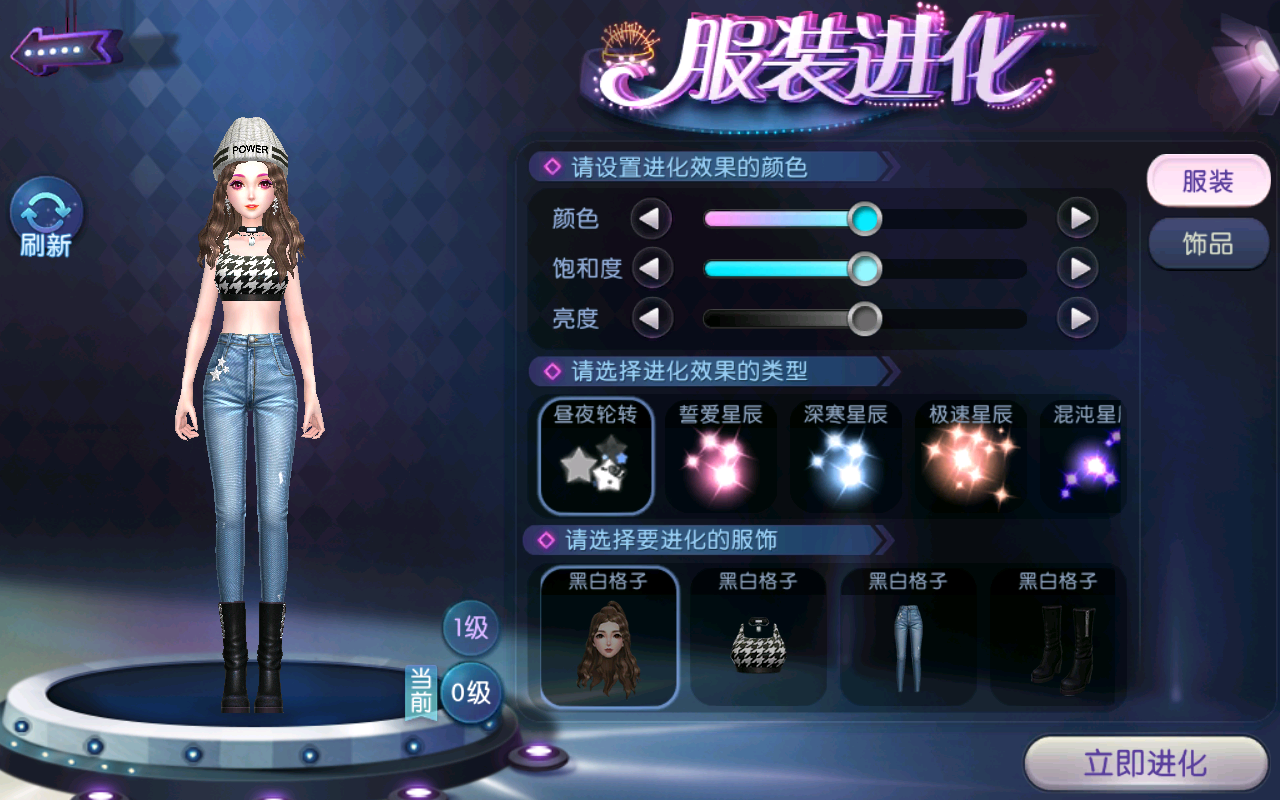Click the 亮度 brightness slider handle
The width and height of the screenshot is (1280, 800).
coord(865,319)
